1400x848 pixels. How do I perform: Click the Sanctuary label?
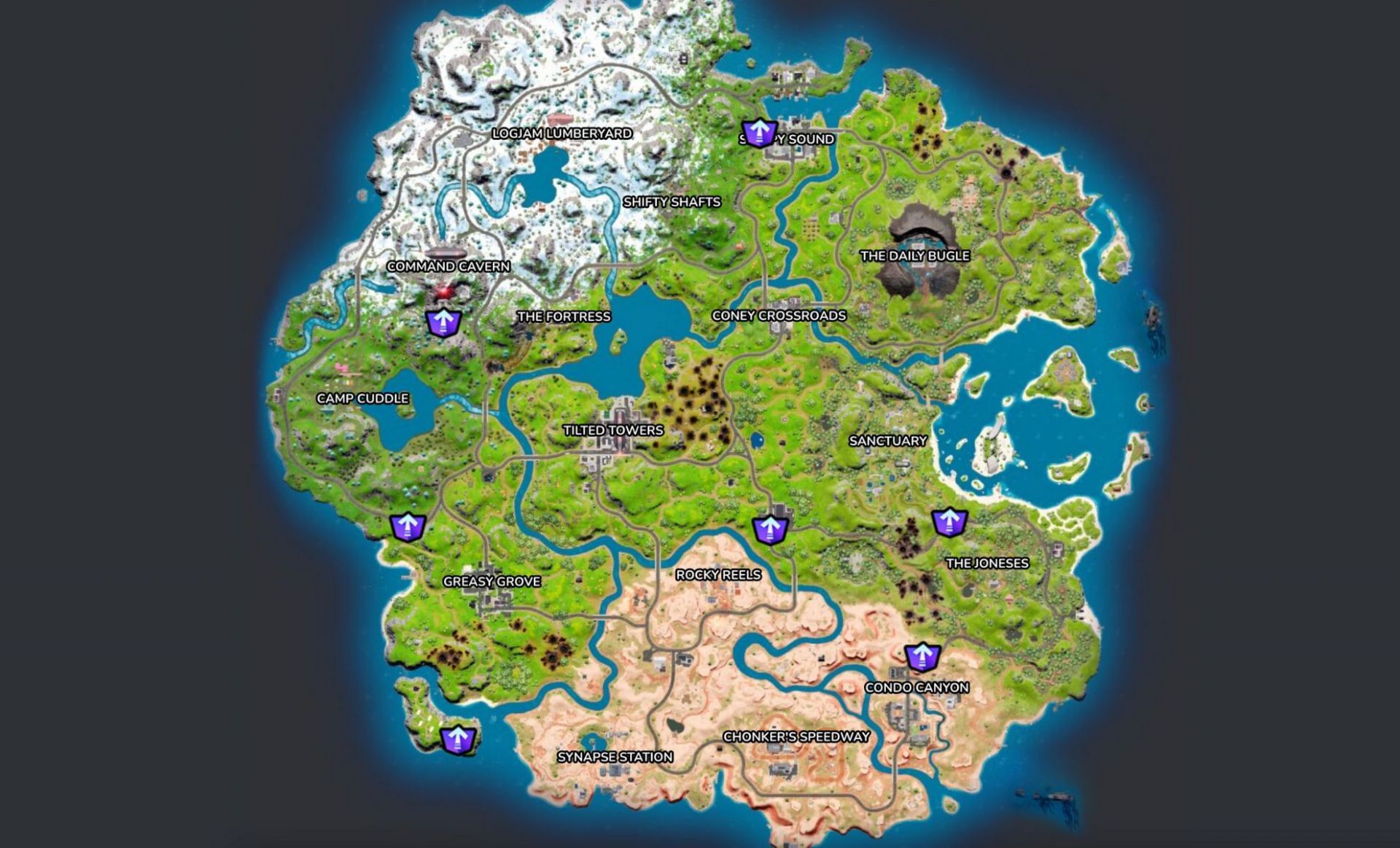888,440
